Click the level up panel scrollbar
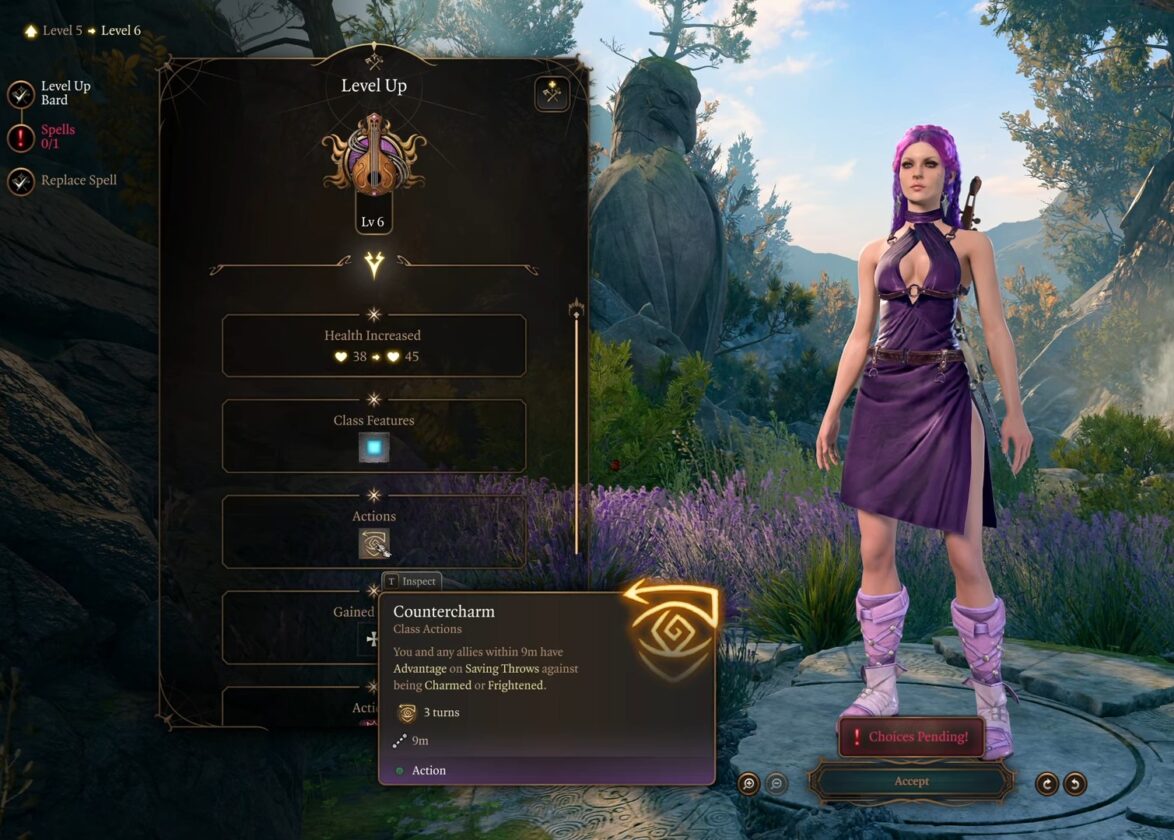This screenshot has width=1174, height=840. click(576, 430)
